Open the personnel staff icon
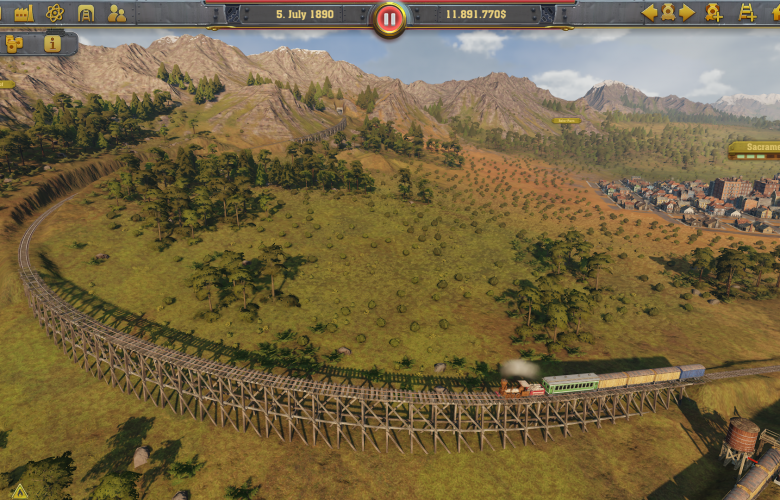 [x=117, y=13]
